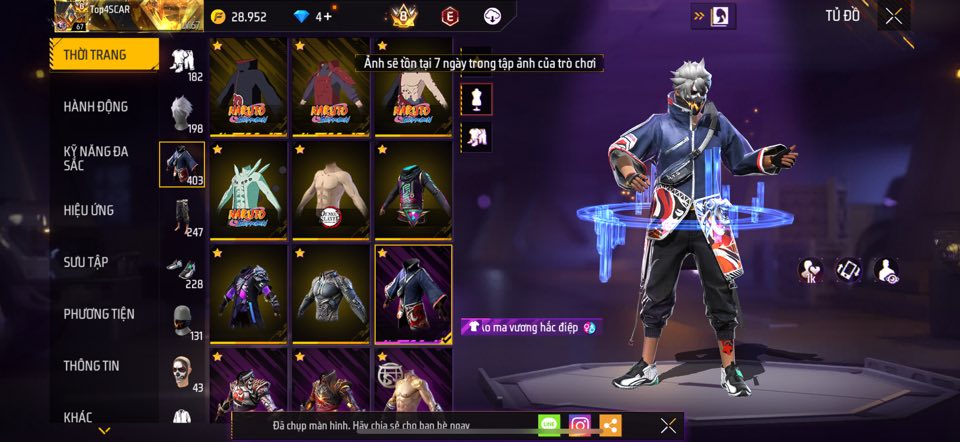Tap the orange share icon button
Image resolution: width=960 pixels, height=442 pixels.
[609, 425]
